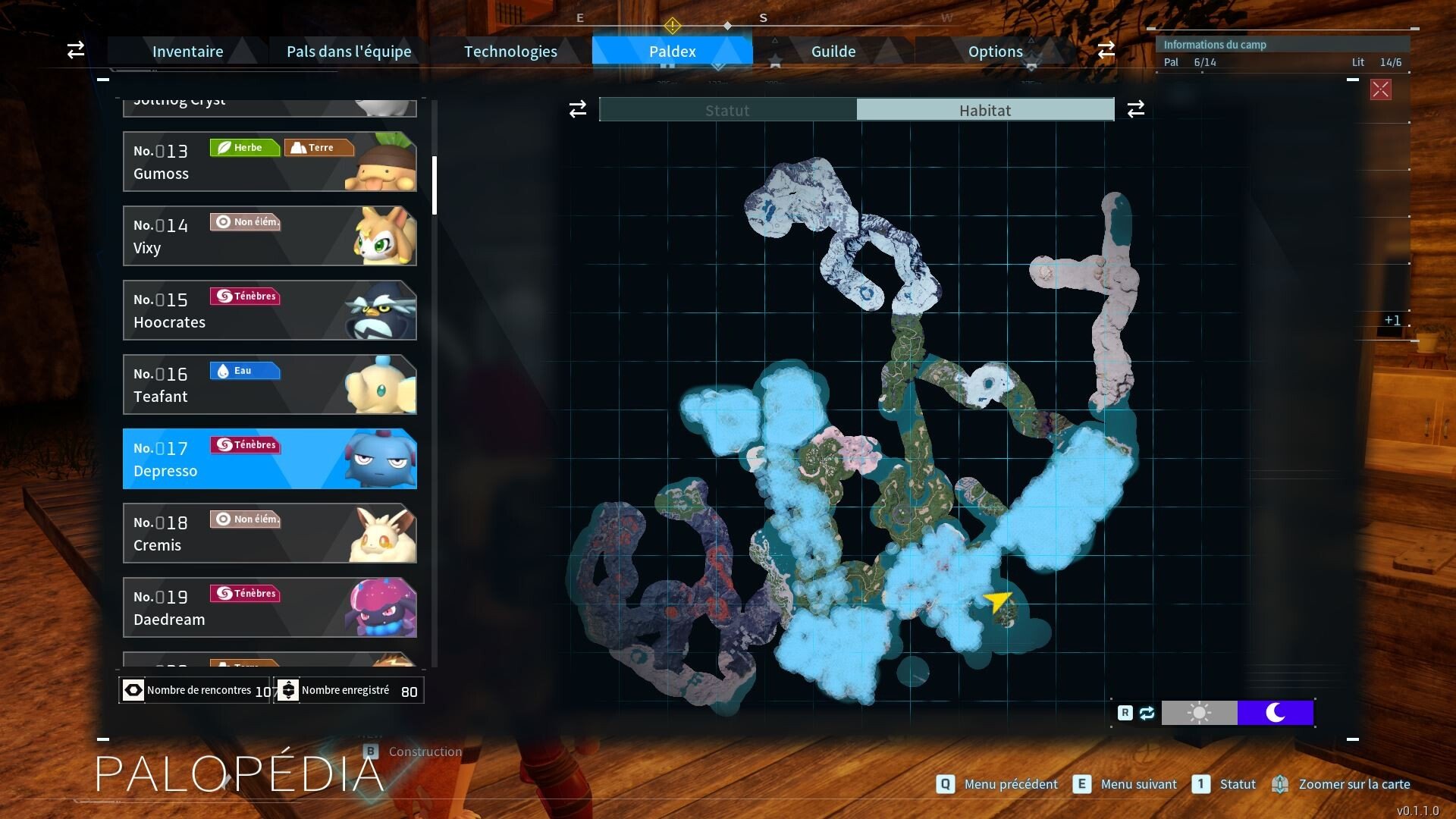
Task: Choose Gumoss in the Paldex list
Action: [269, 162]
